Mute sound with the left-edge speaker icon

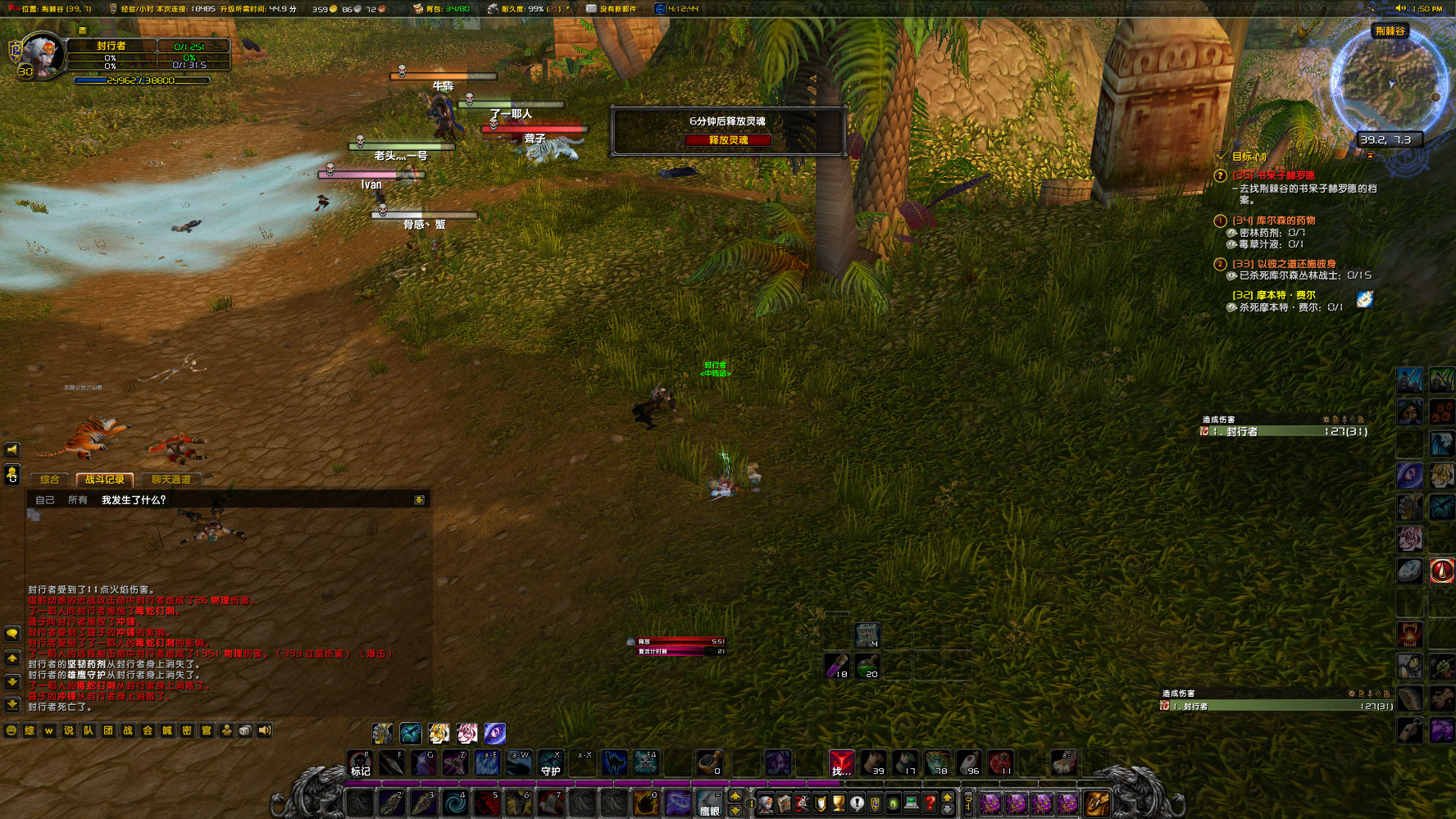coord(11,450)
